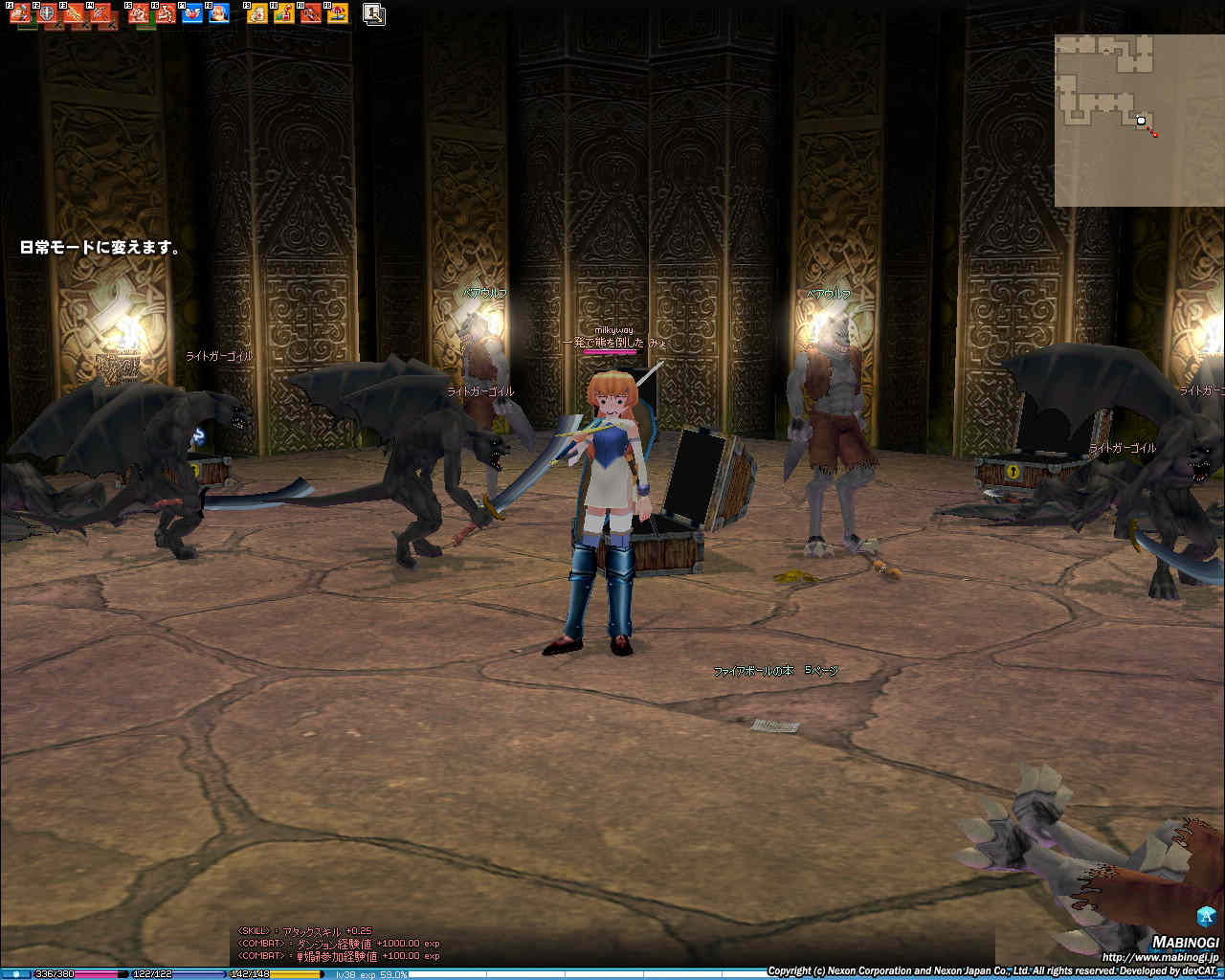Click the hotkey bar toggle button
This screenshot has width=1225, height=980.
(x=374, y=13)
